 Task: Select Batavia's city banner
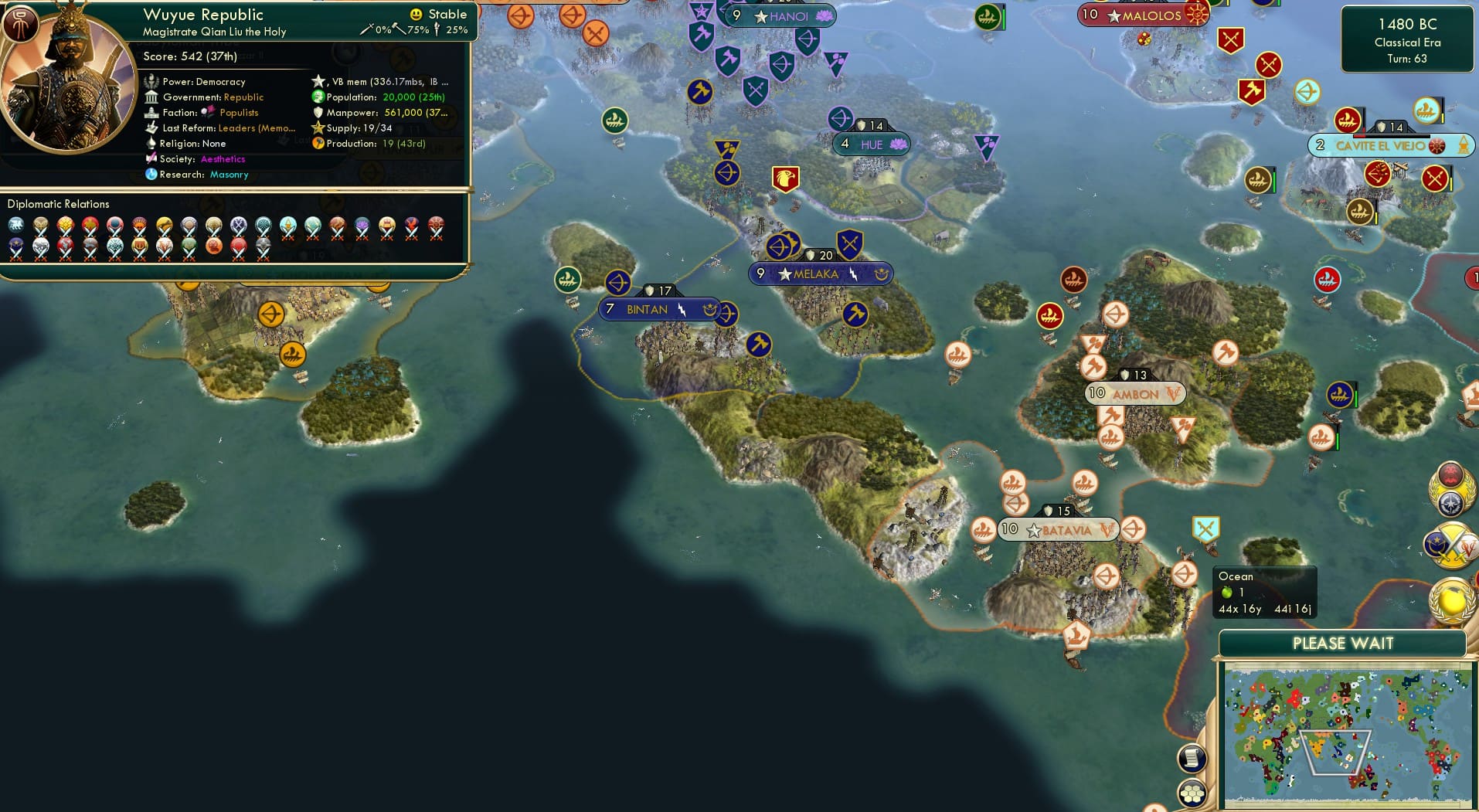point(1059,530)
